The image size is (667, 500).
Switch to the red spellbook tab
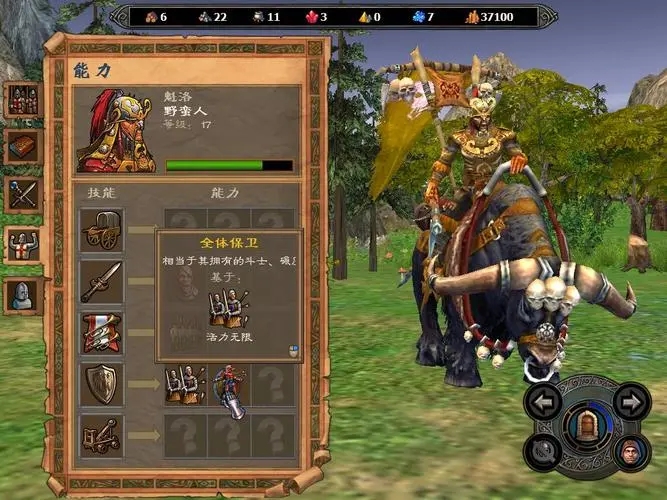coord(21,146)
